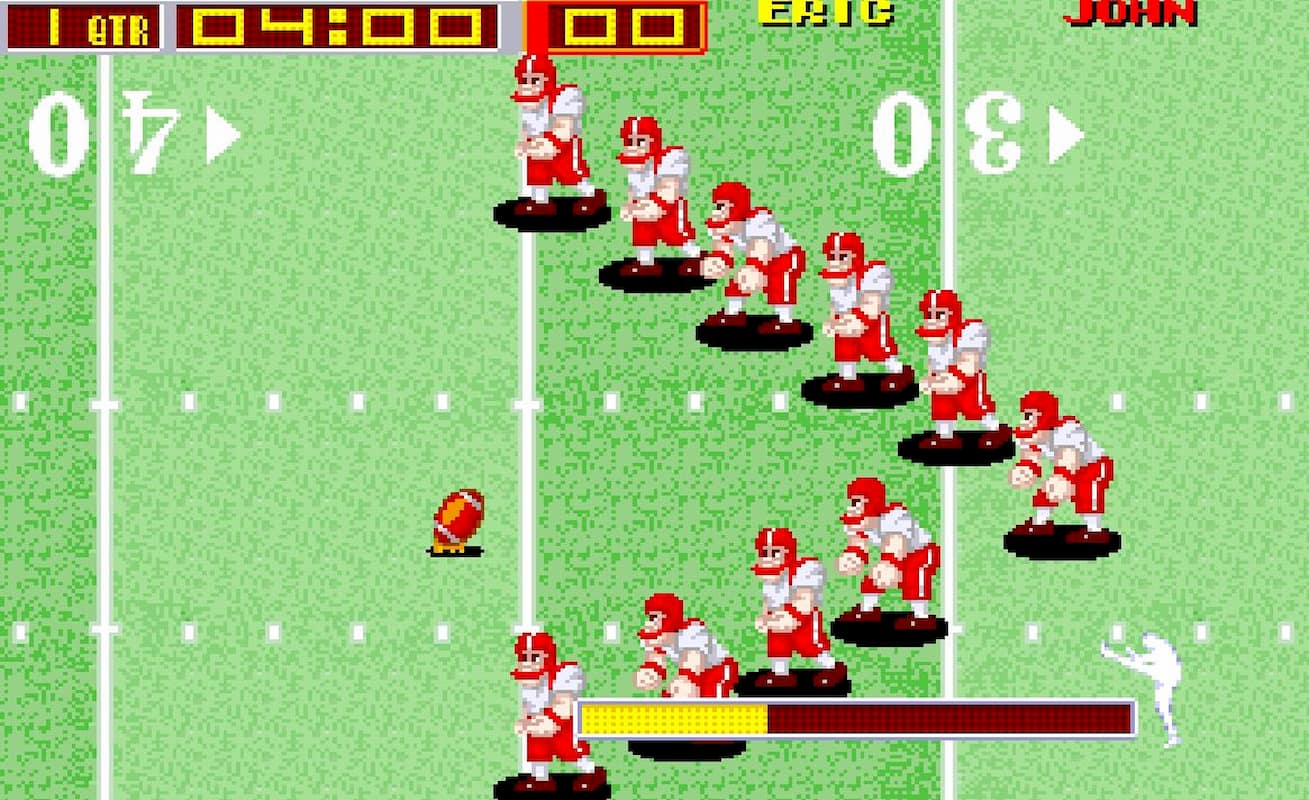Click the football on the field

(x=456, y=515)
